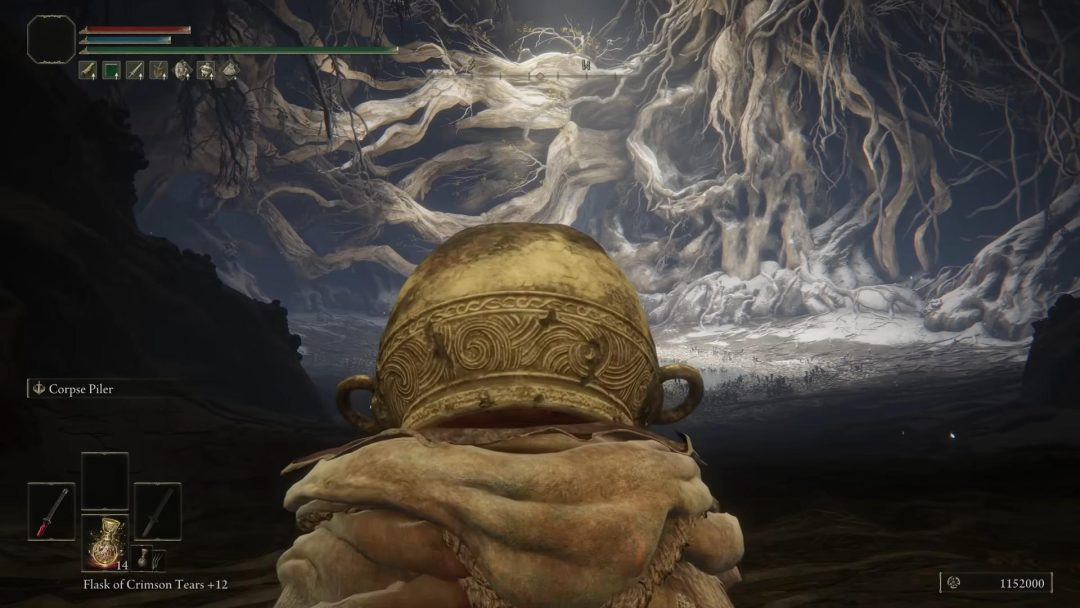Click the Corpse Piler skill label
The image size is (1080, 608).
pos(82,389)
